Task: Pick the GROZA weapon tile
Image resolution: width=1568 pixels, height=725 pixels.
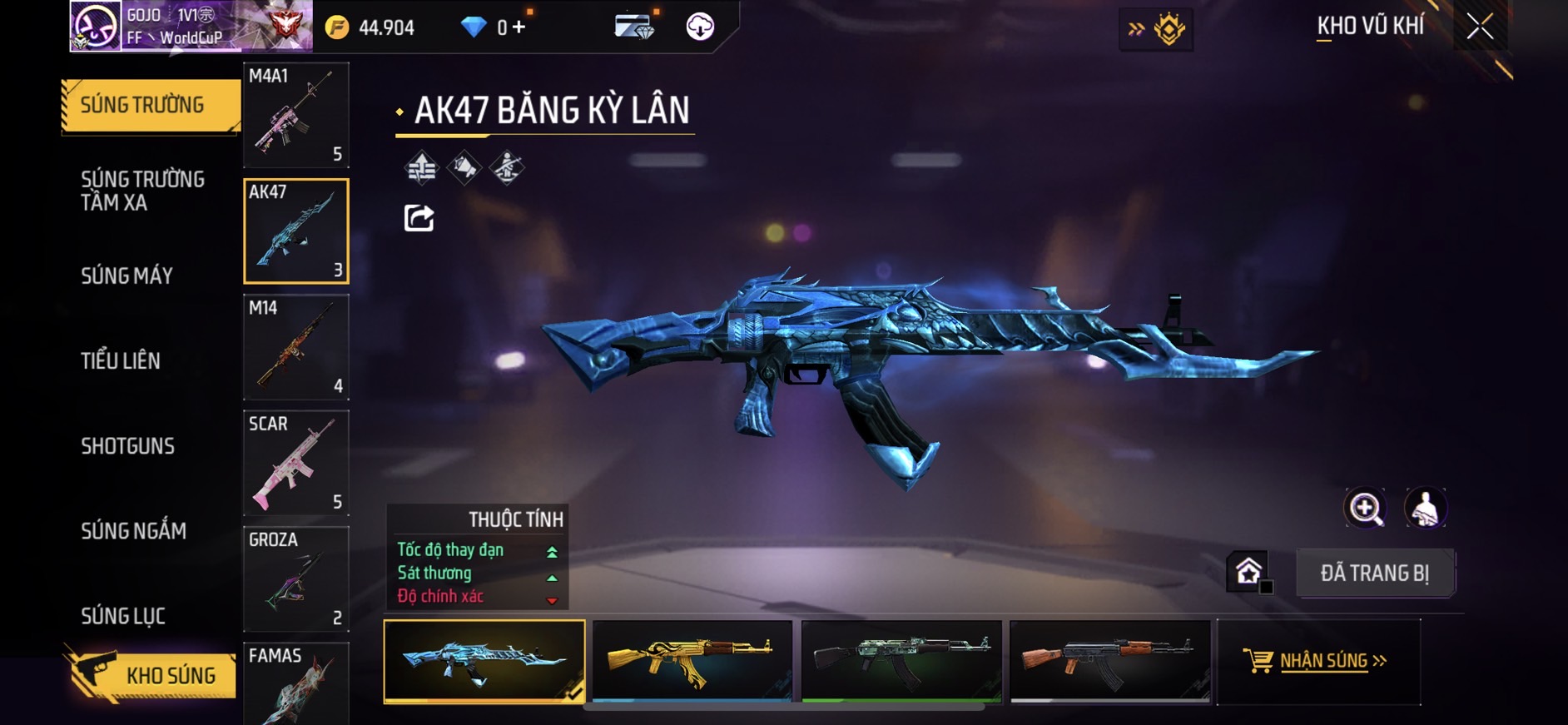Action: click(295, 579)
